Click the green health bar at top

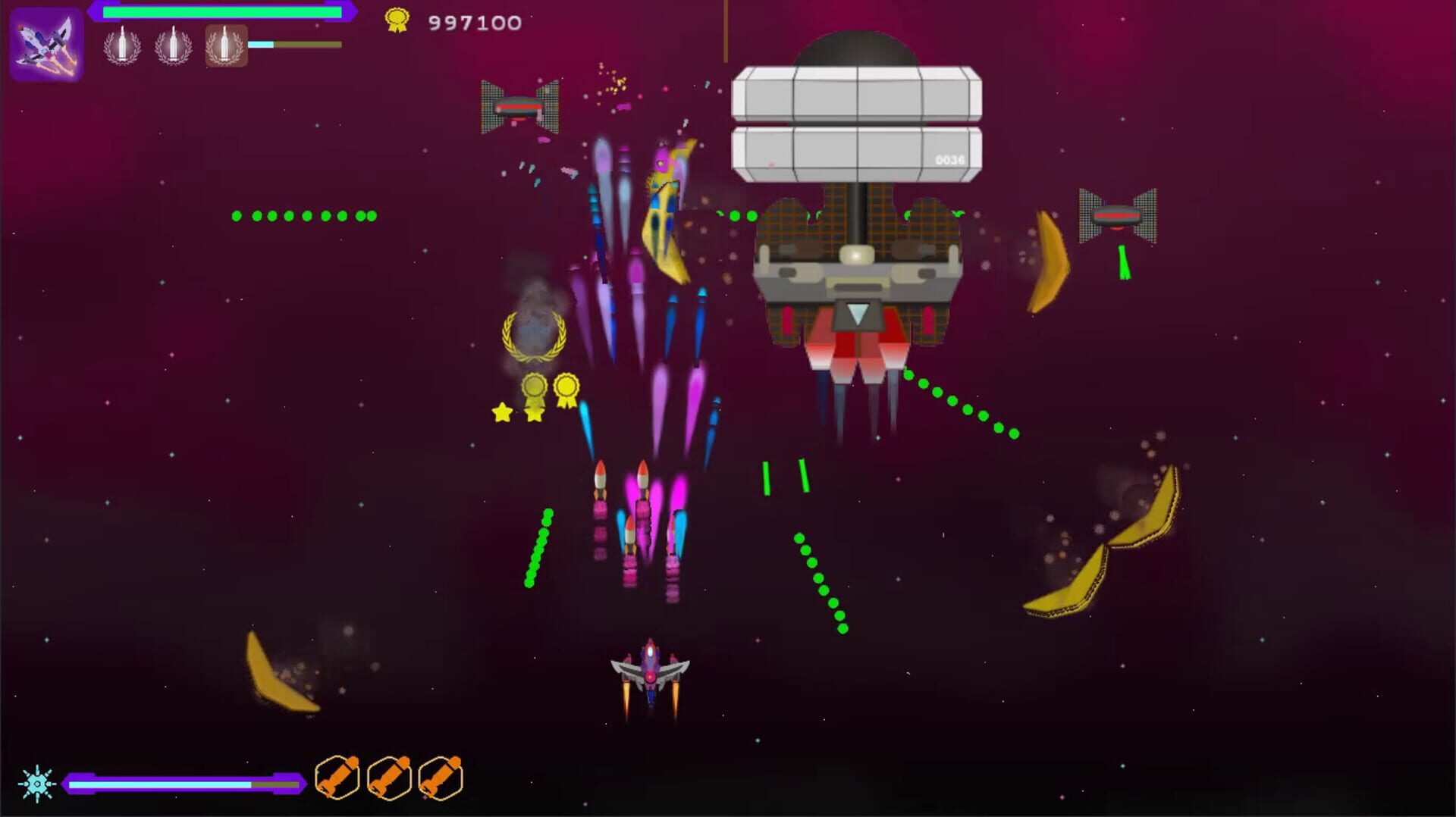click(220, 11)
